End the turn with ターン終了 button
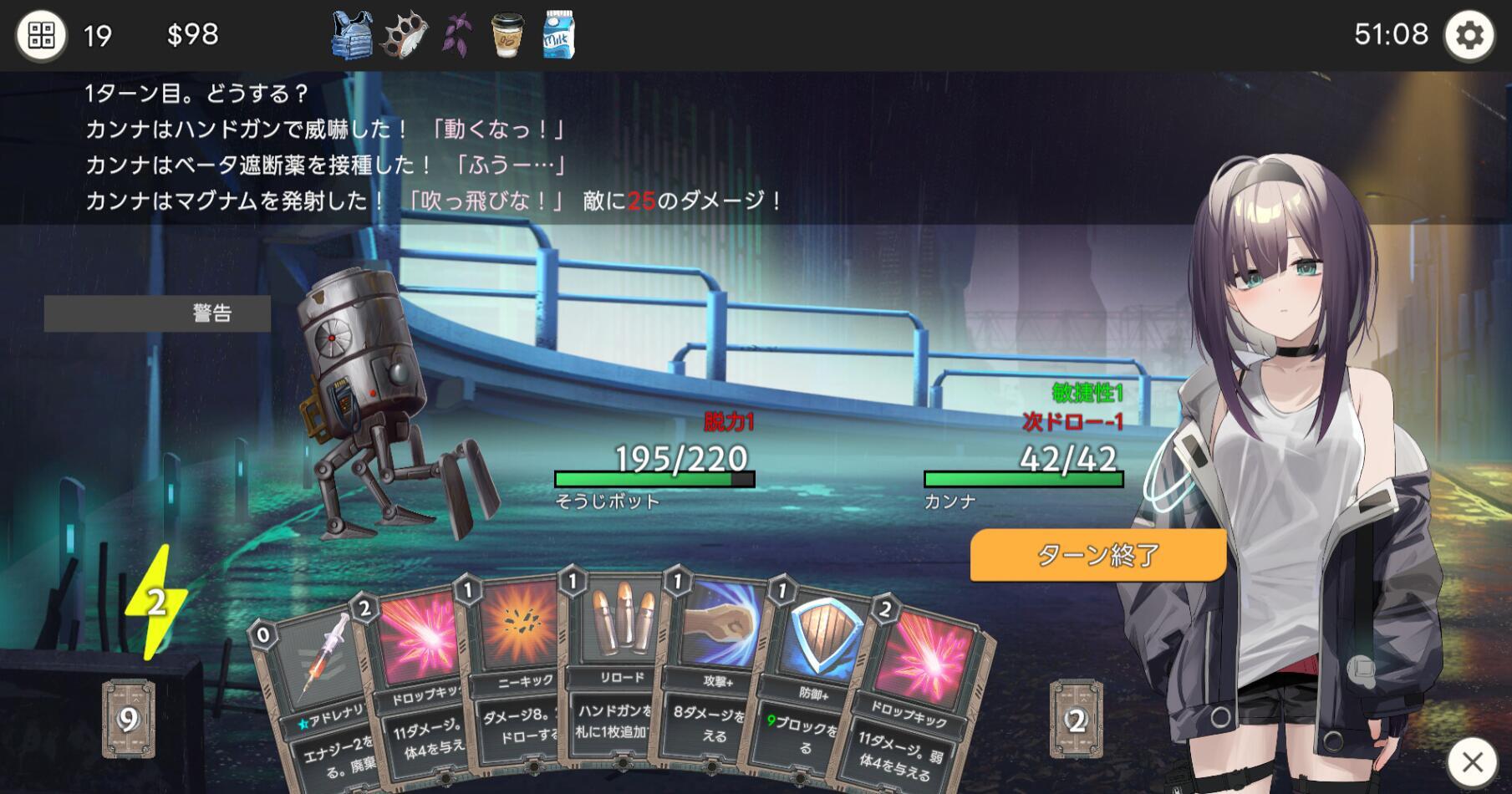This screenshot has width=1512, height=794. [1097, 555]
